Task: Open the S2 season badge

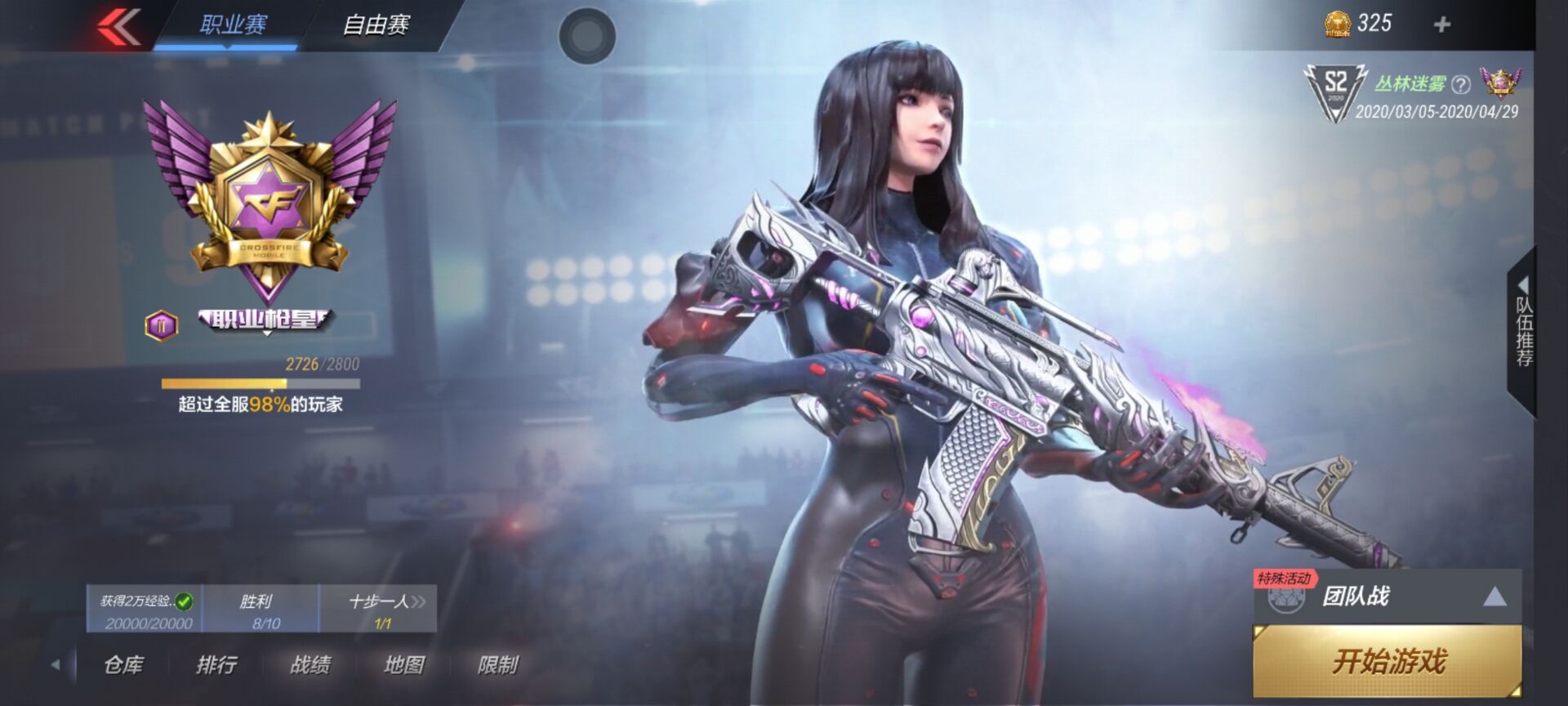Action: coord(1334,91)
